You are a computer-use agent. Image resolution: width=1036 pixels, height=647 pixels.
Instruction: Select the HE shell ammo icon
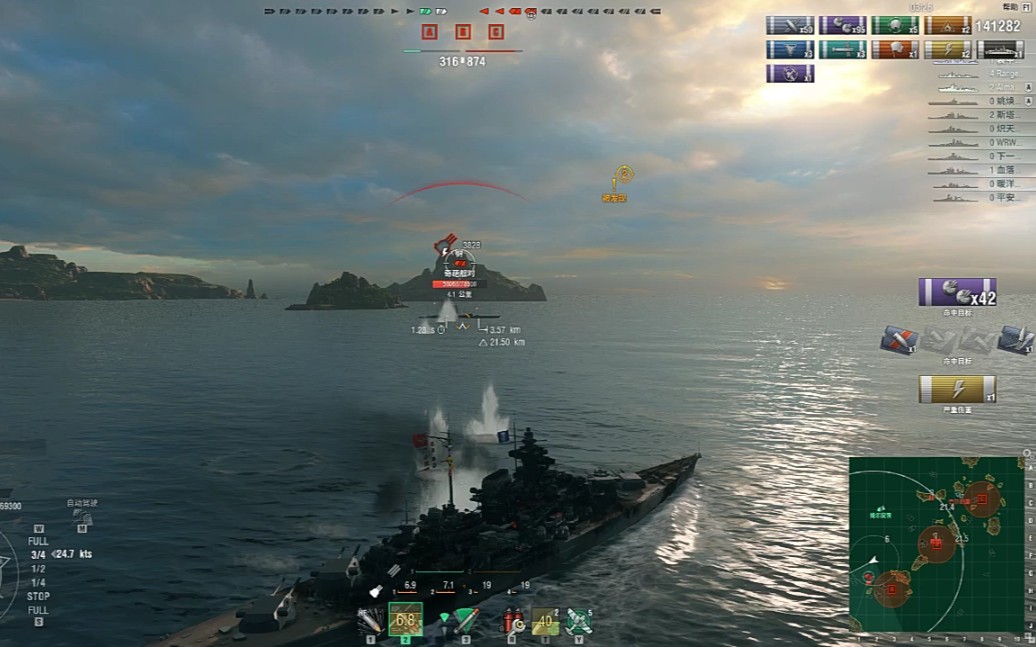pos(370,621)
